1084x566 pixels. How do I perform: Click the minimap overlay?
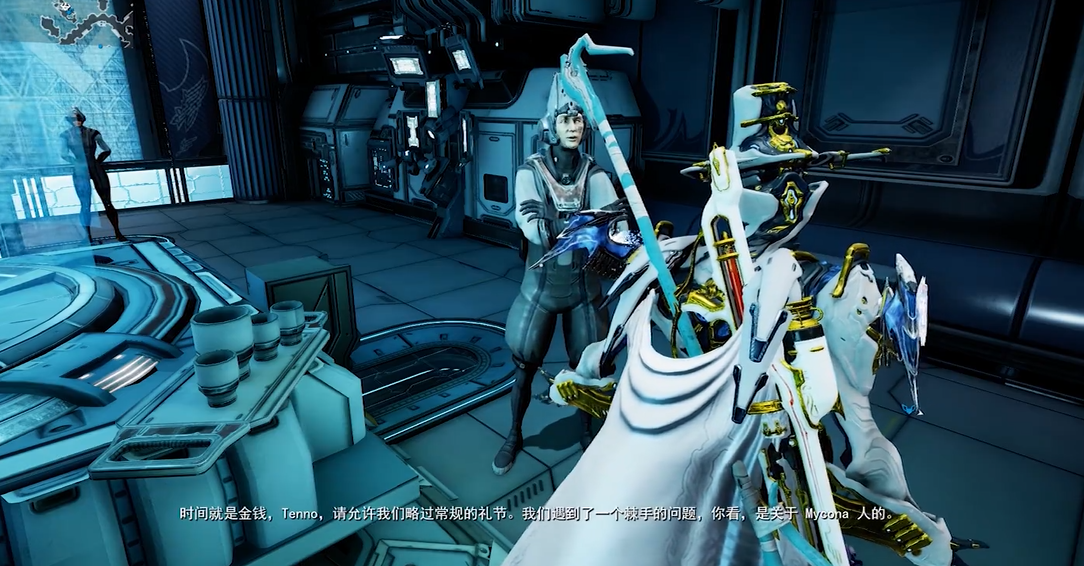coord(86,22)
